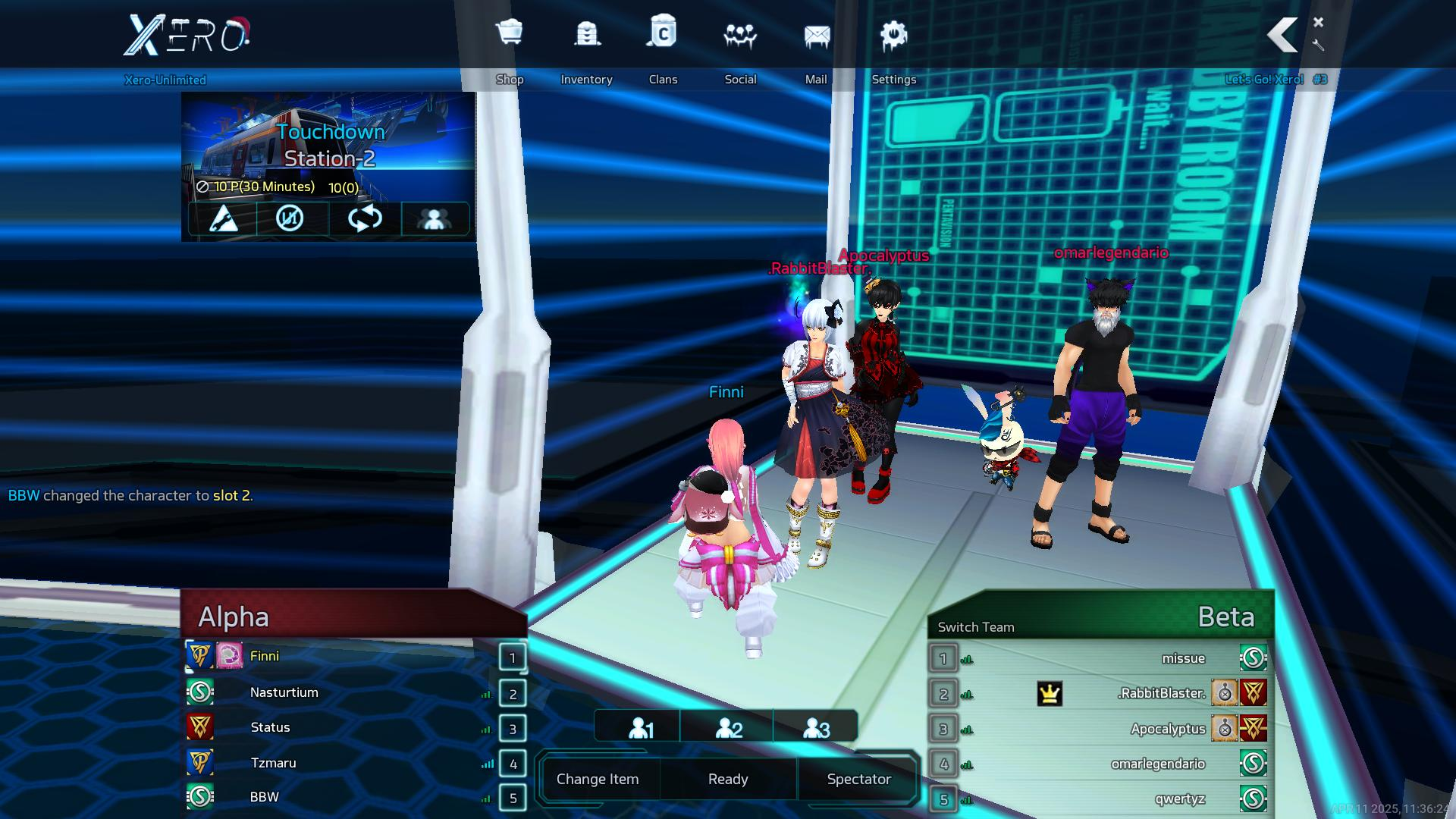The width and height of the screenshot is (1456, 819).
Task: Select player omarlegendario in Beta list
Action: (1157, 764)
